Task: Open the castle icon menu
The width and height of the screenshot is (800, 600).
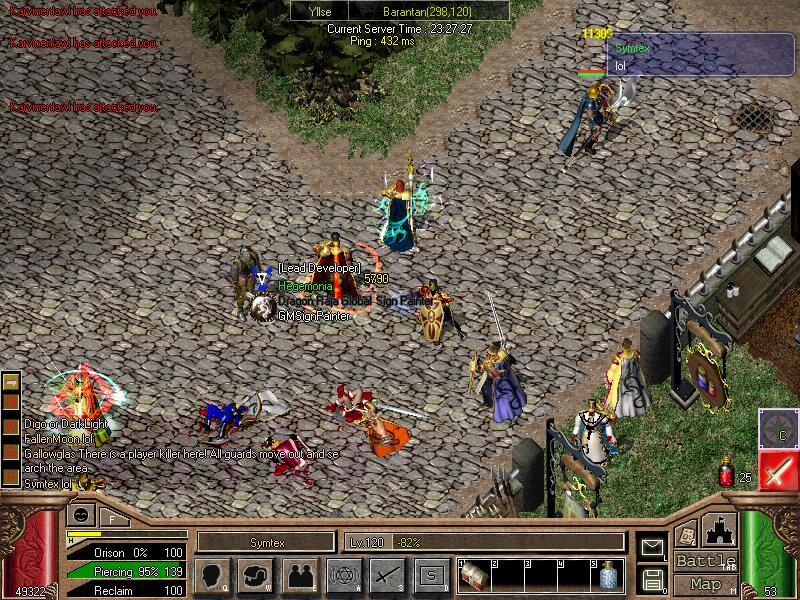Action: point(720,529)
